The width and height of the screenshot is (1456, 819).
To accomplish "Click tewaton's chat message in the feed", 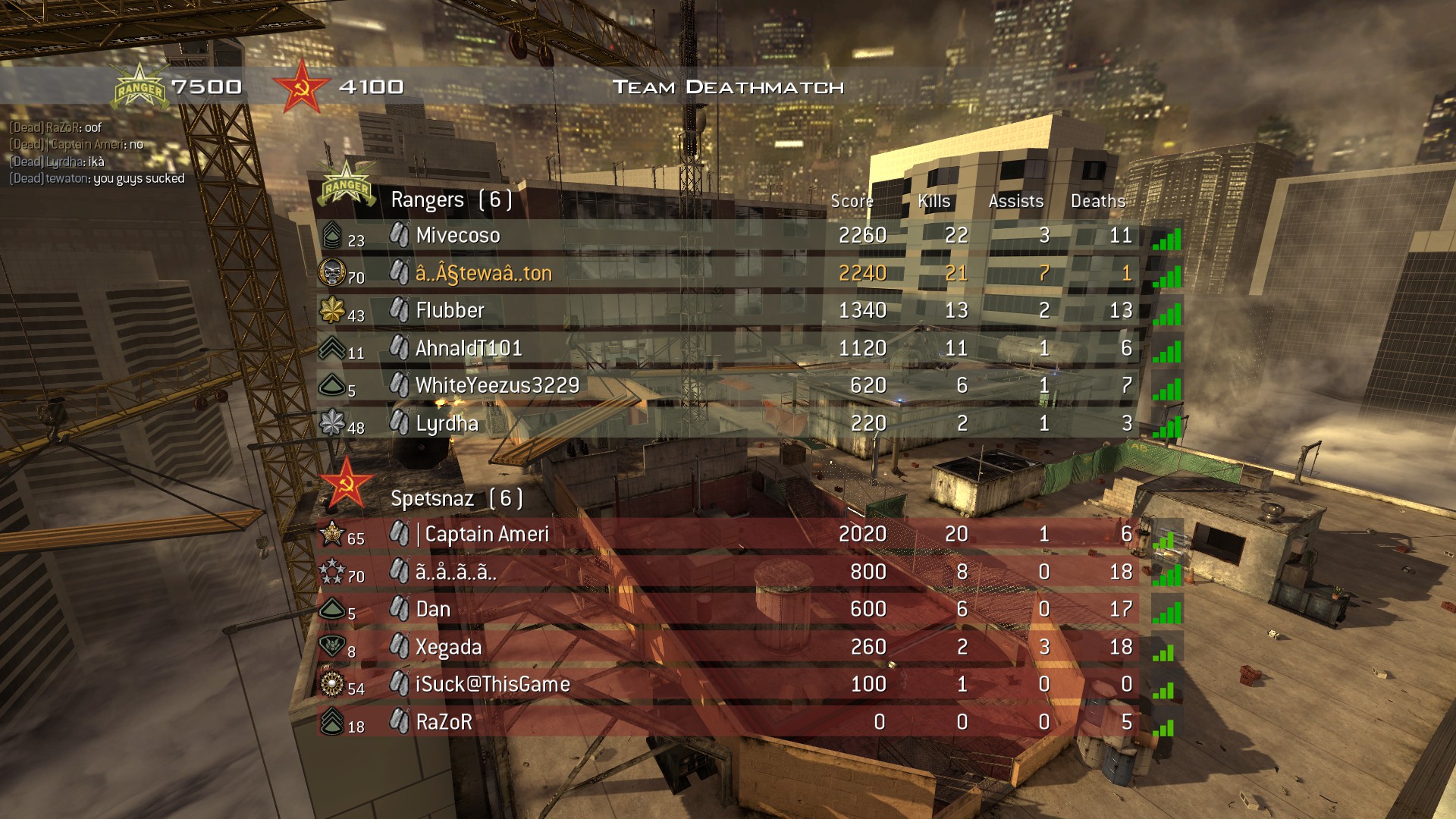I will pyautogui.click(x=95, y=180).
